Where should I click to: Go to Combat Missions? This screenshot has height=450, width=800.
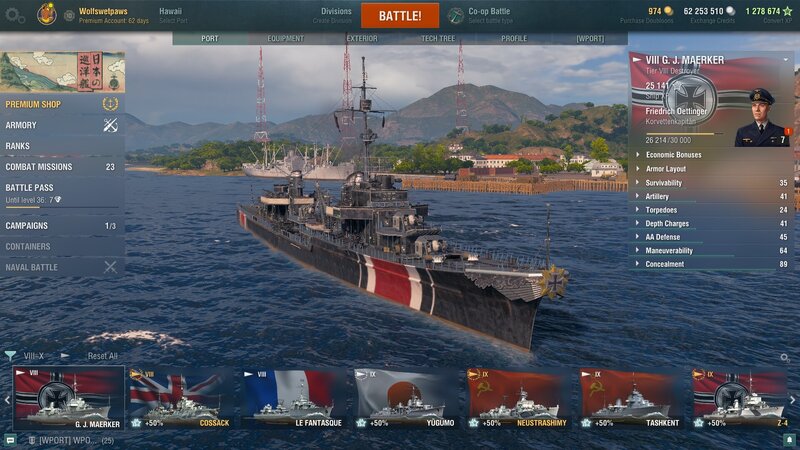click(39, 167)
